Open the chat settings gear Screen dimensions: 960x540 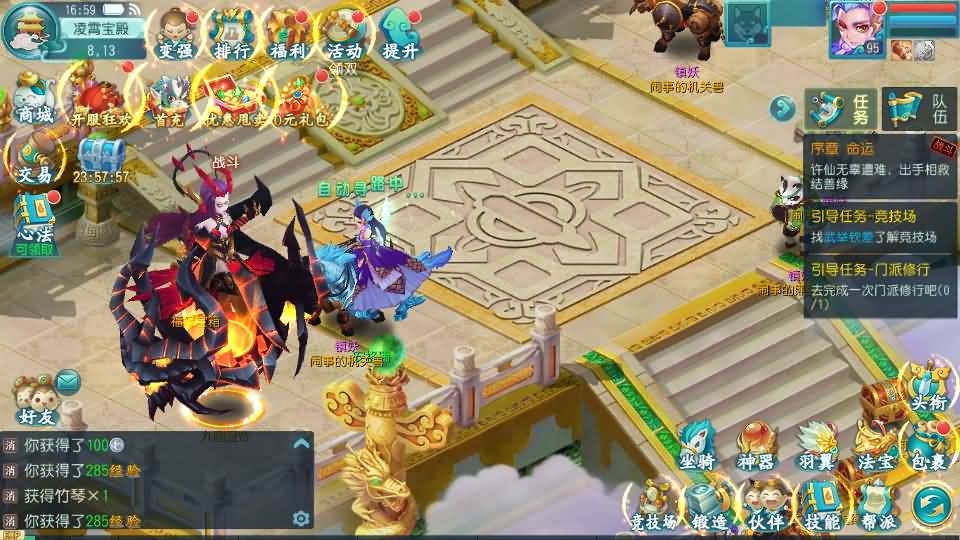pyautogui.click(x=300, y=517)
